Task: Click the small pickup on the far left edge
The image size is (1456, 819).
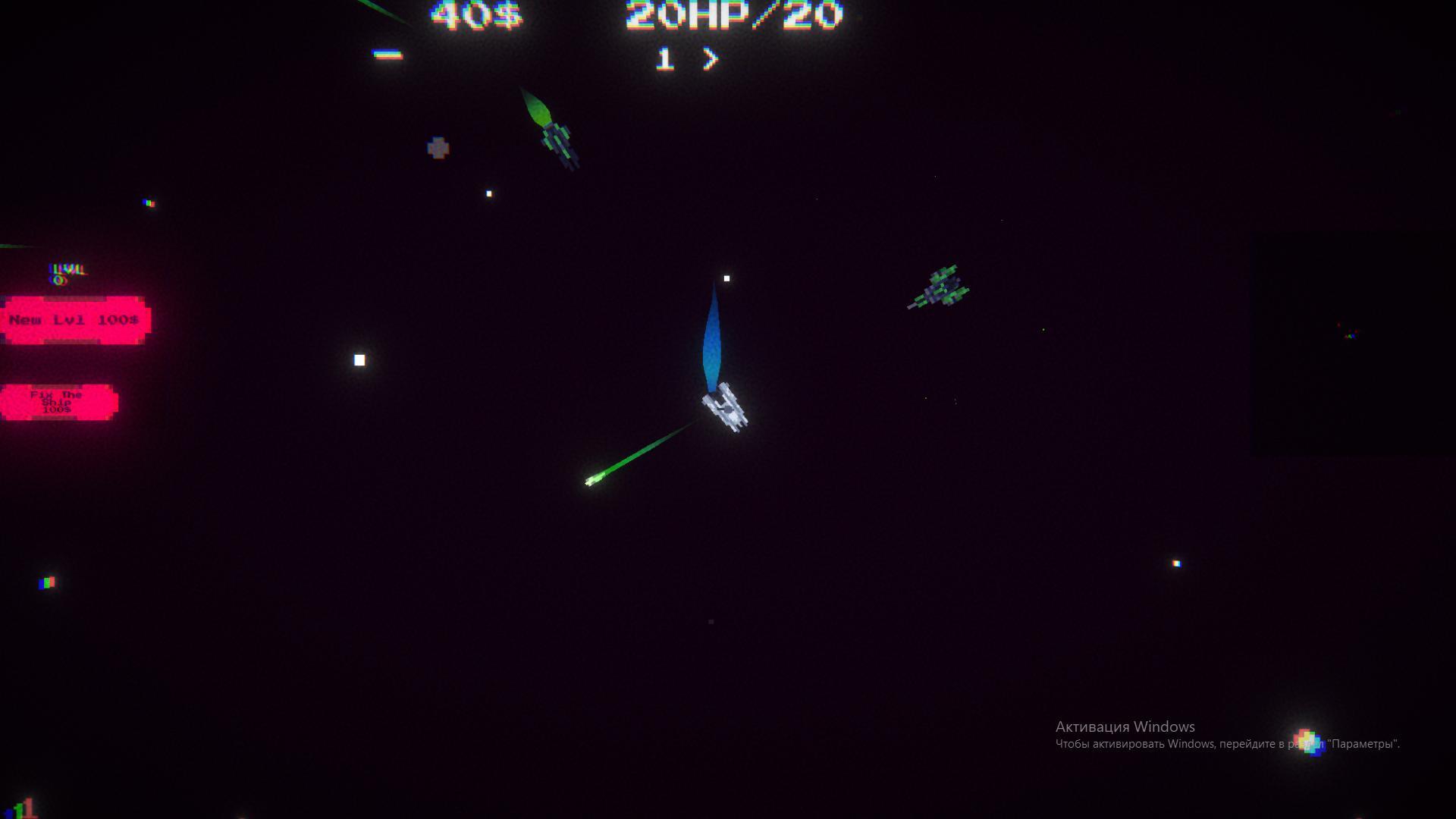Action: (x=47, y=584)
